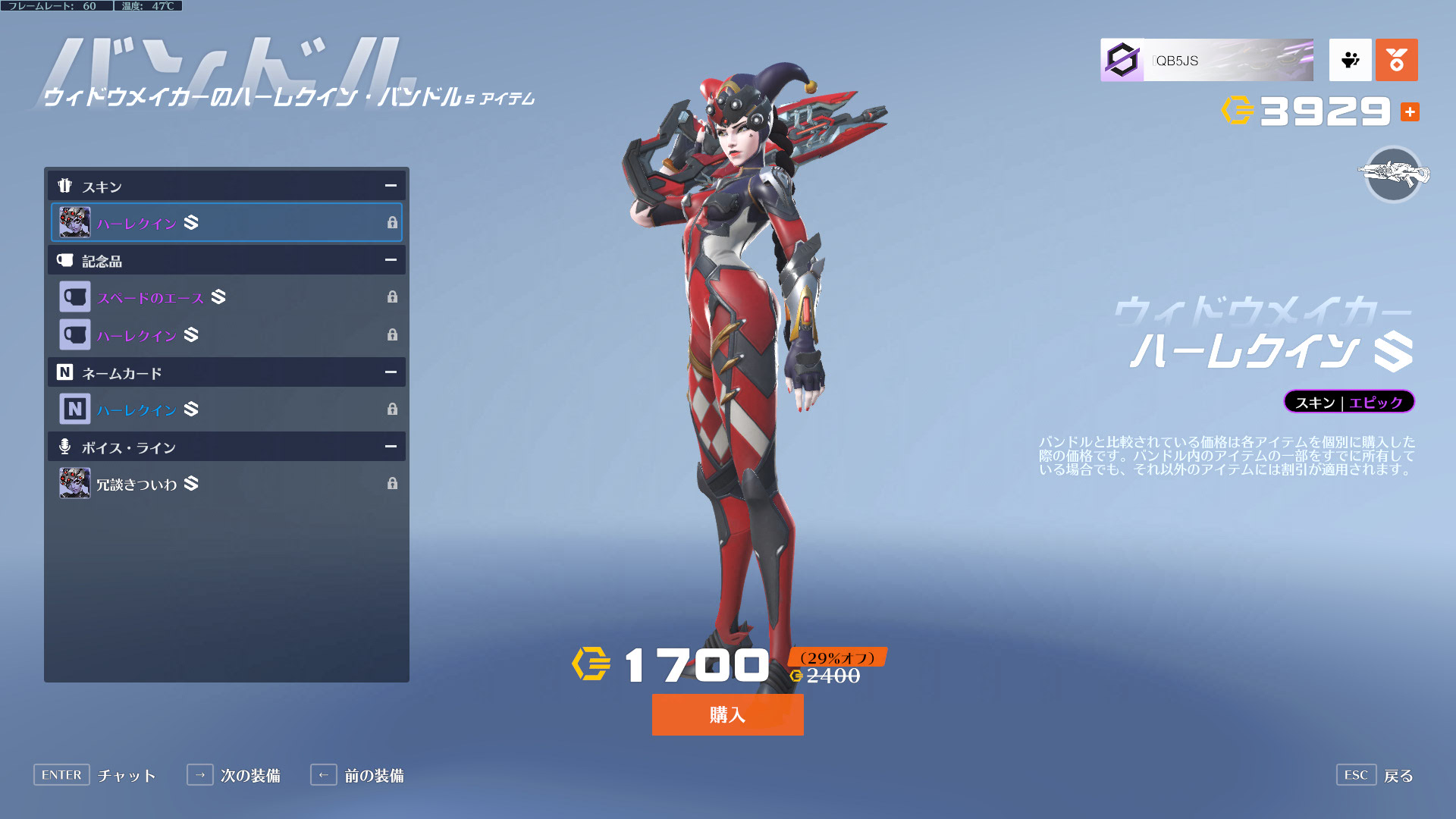Select the ハーレクイン skin item
Viewport: 1456px width, 819px height.
pos(226,222)
